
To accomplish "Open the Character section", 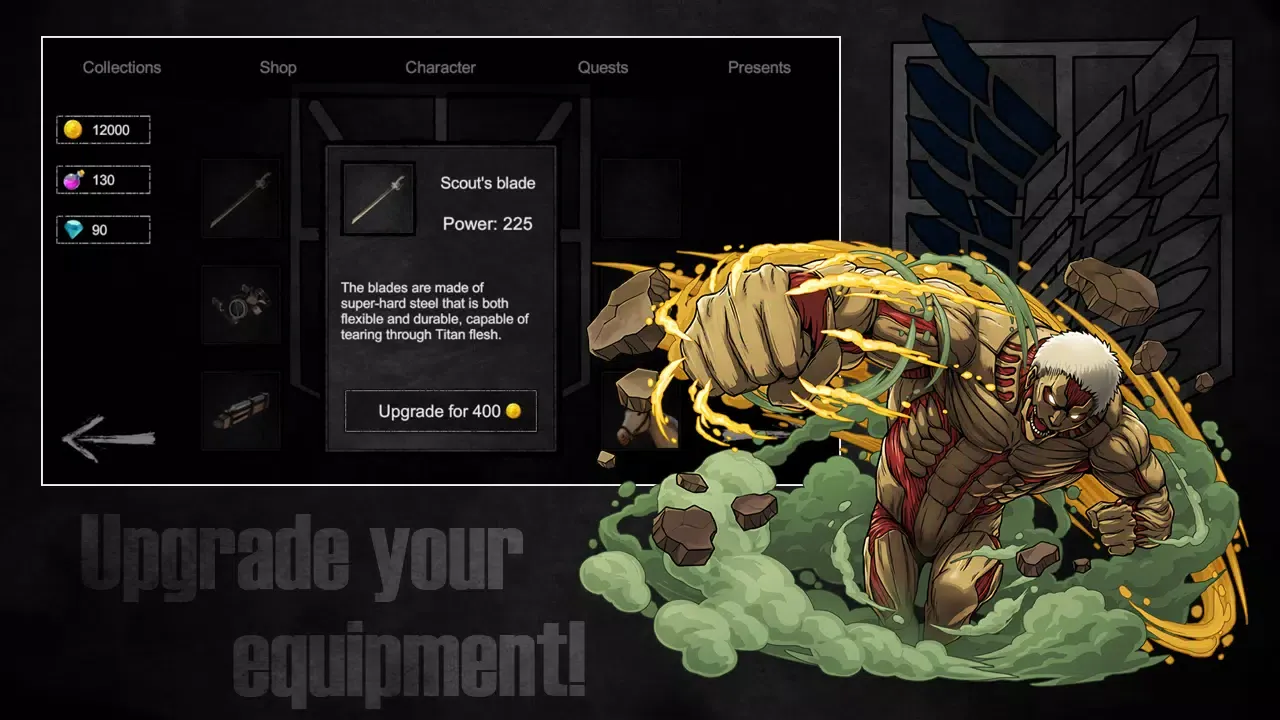I will pos(440,67).
